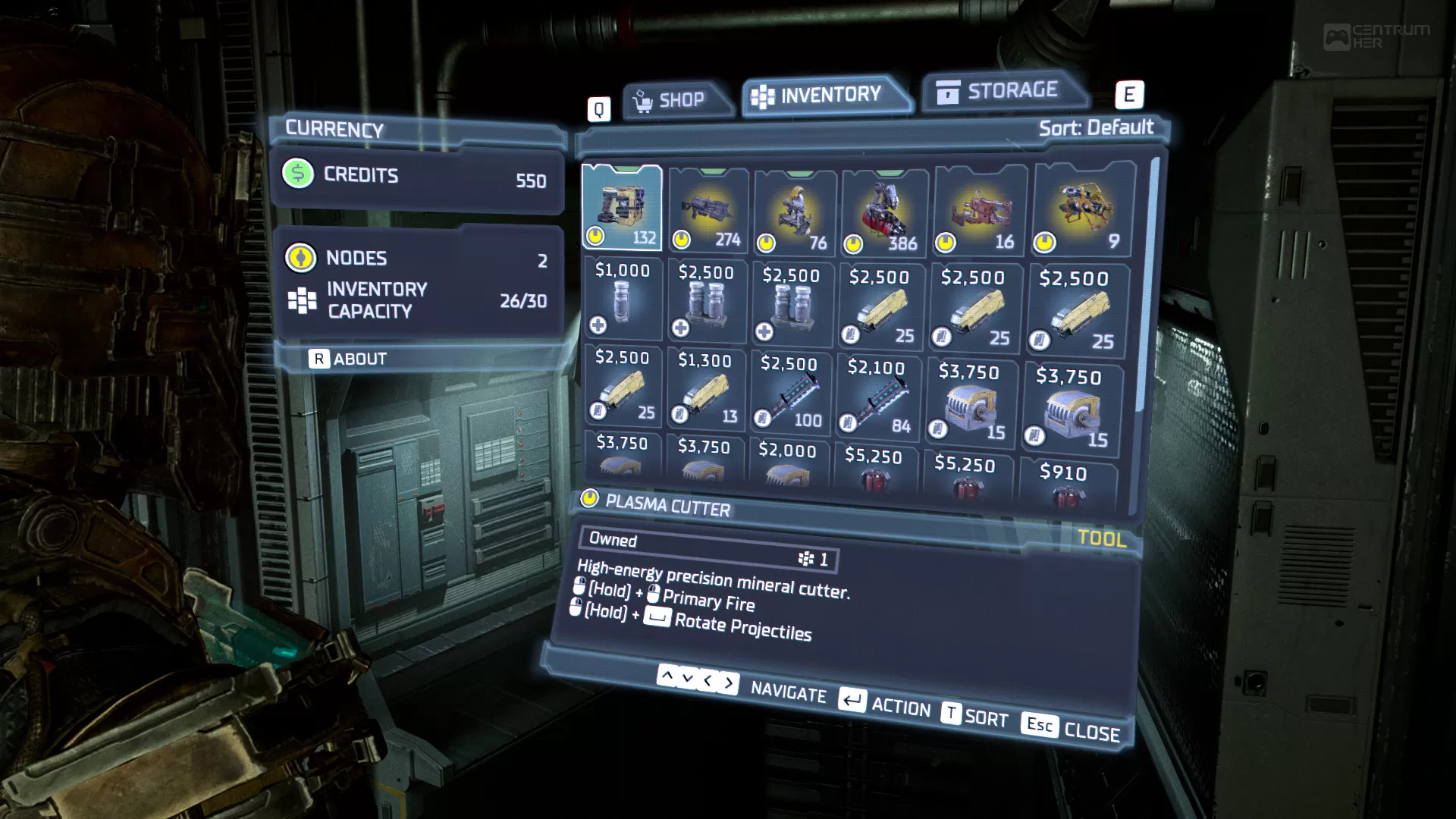The height and width of the screenshot is (819, 1456).
Task: Click the $1,000 small med pack item
Action: (x=622, y=303)
